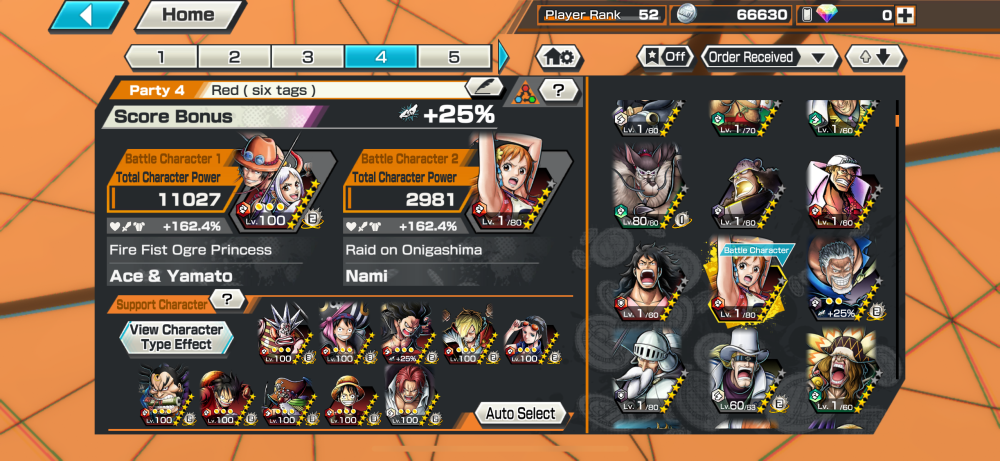Choose Nami marked Battle Character in roster
This screenshot has height=461, width=1000.
point(750,284)
